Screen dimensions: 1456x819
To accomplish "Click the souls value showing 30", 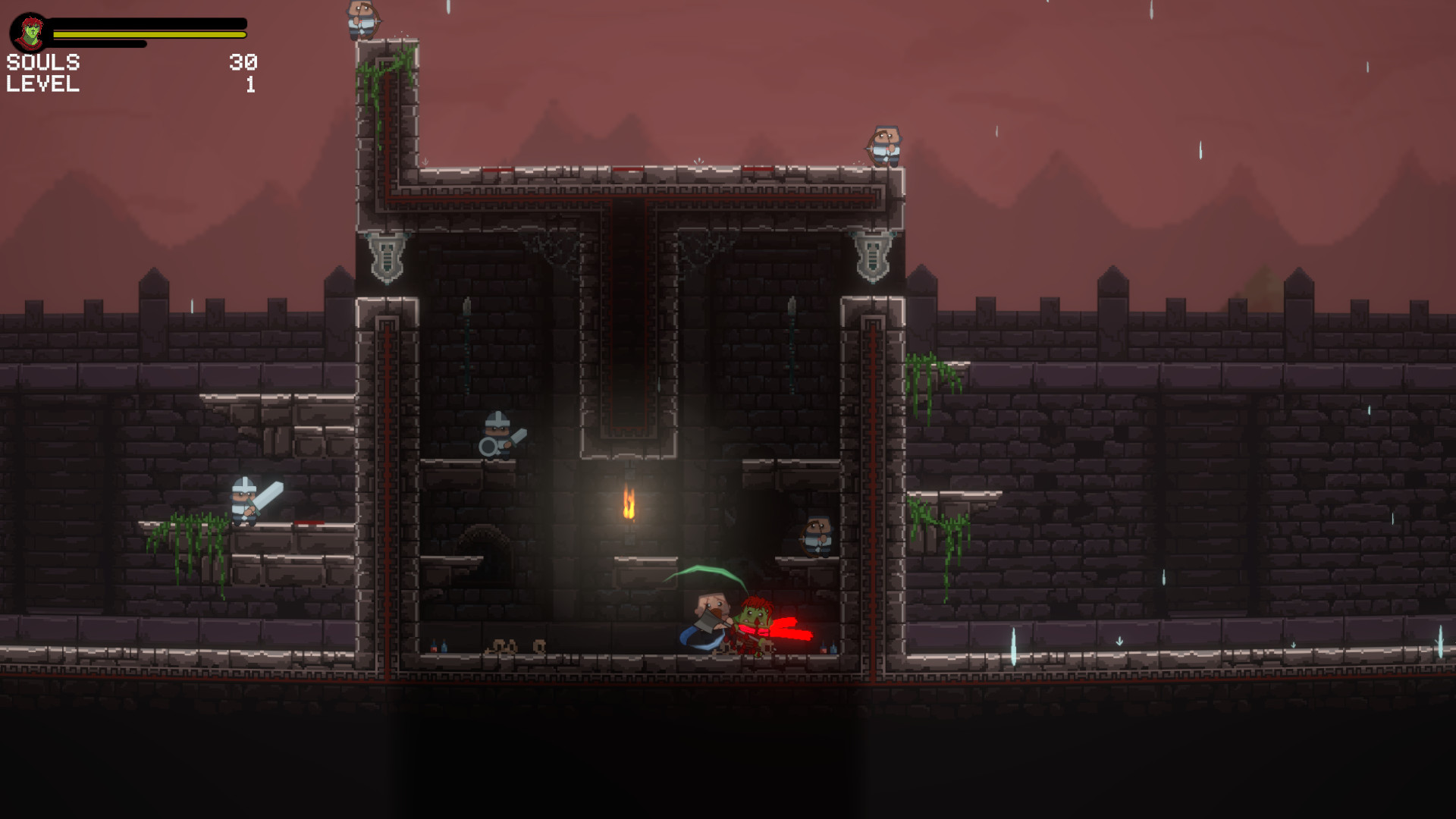I will (244, 64).
